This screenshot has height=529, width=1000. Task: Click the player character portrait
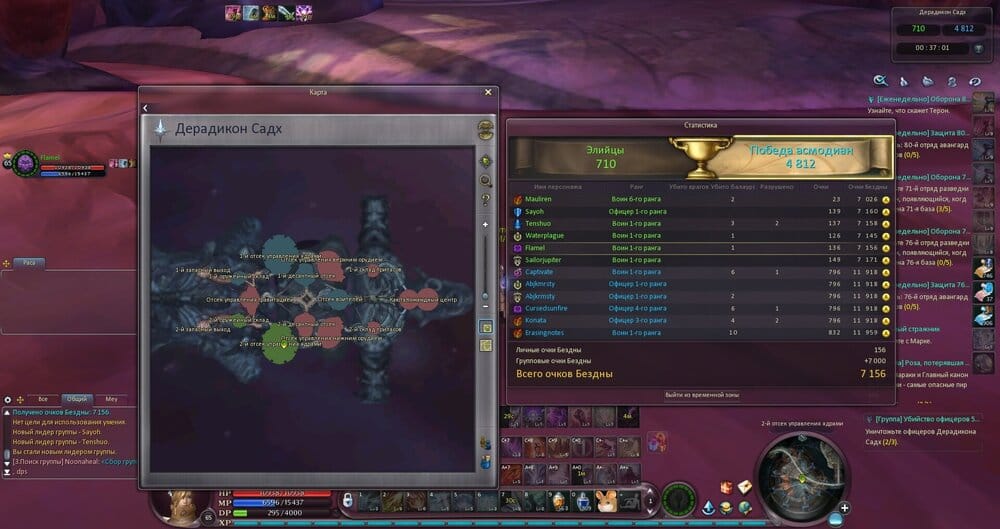[186, 505]
